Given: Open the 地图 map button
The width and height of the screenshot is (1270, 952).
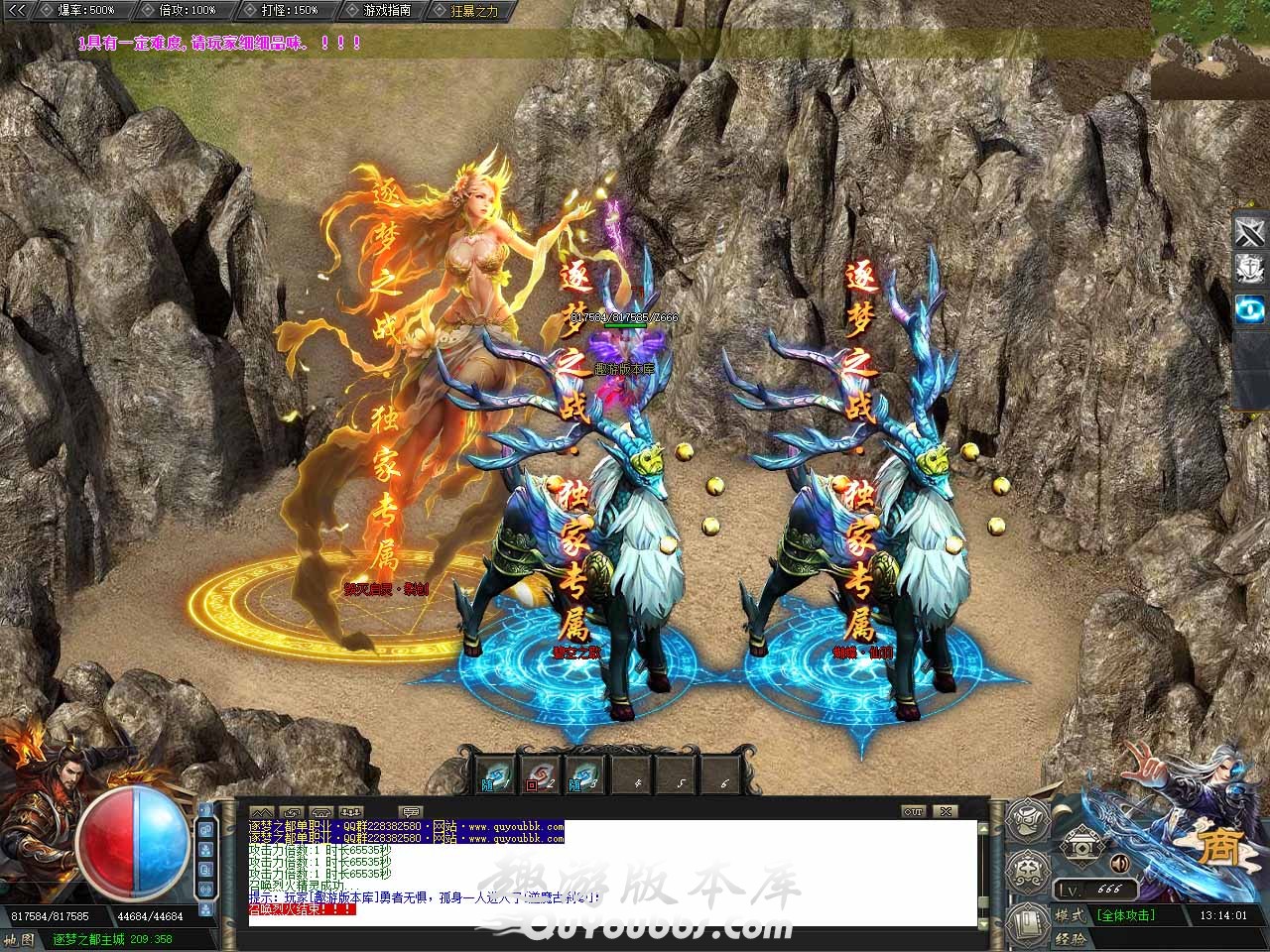Looking at the screenshot, I should pos(22,939).
